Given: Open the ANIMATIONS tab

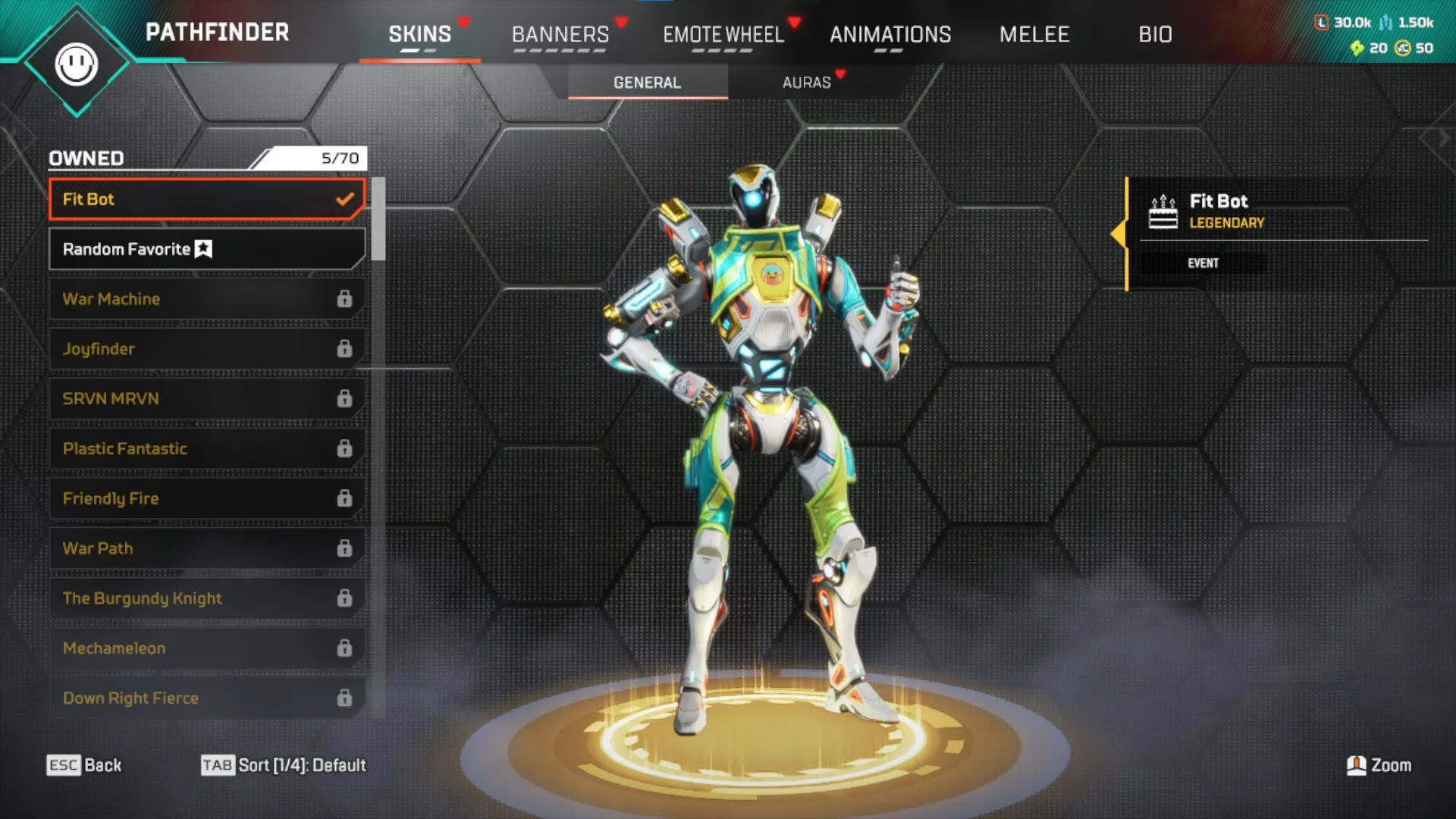Looking at the screenshot, I should (891, 34).
